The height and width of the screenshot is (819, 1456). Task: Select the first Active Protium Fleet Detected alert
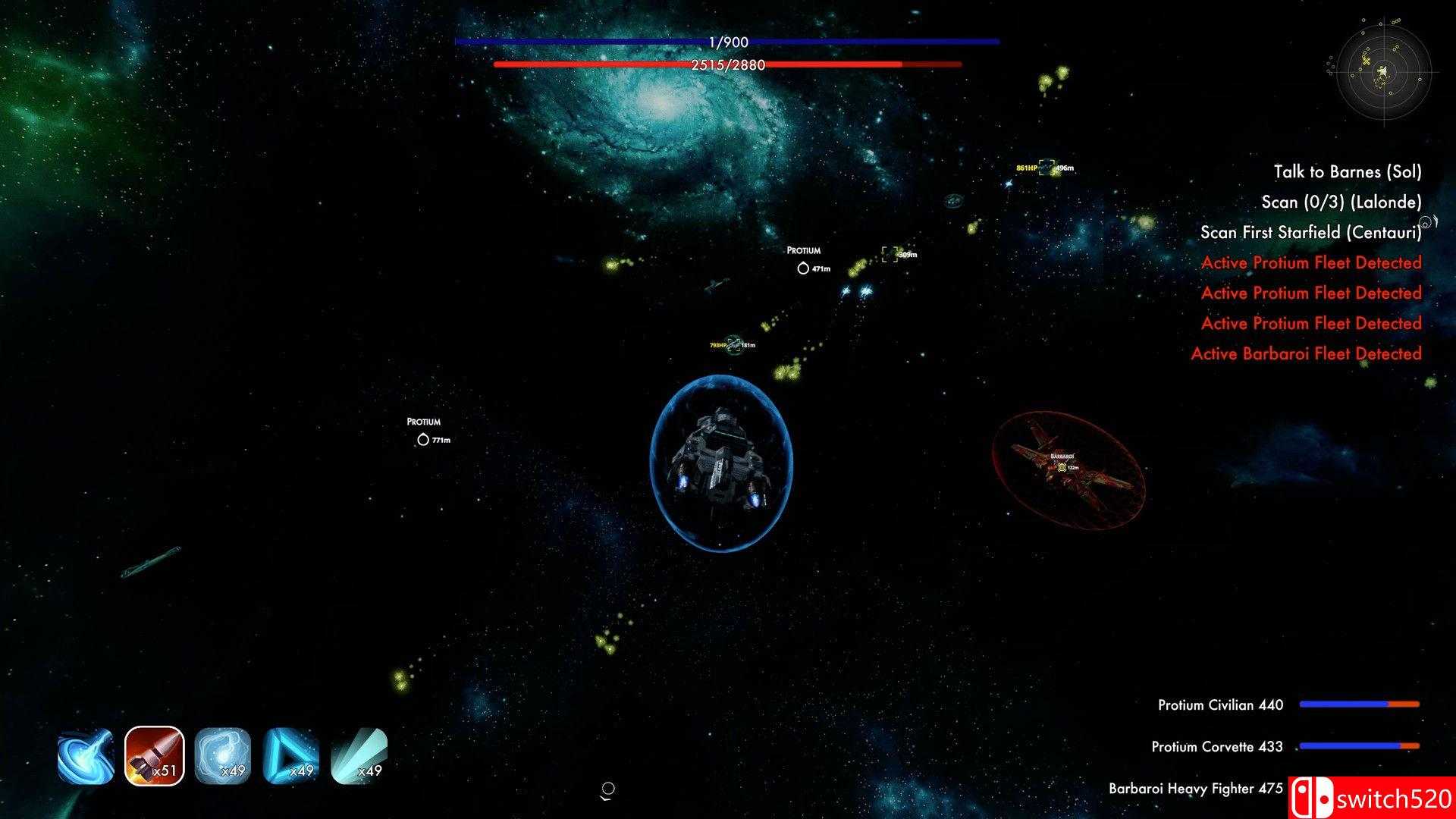click(x=1311, y=262)
